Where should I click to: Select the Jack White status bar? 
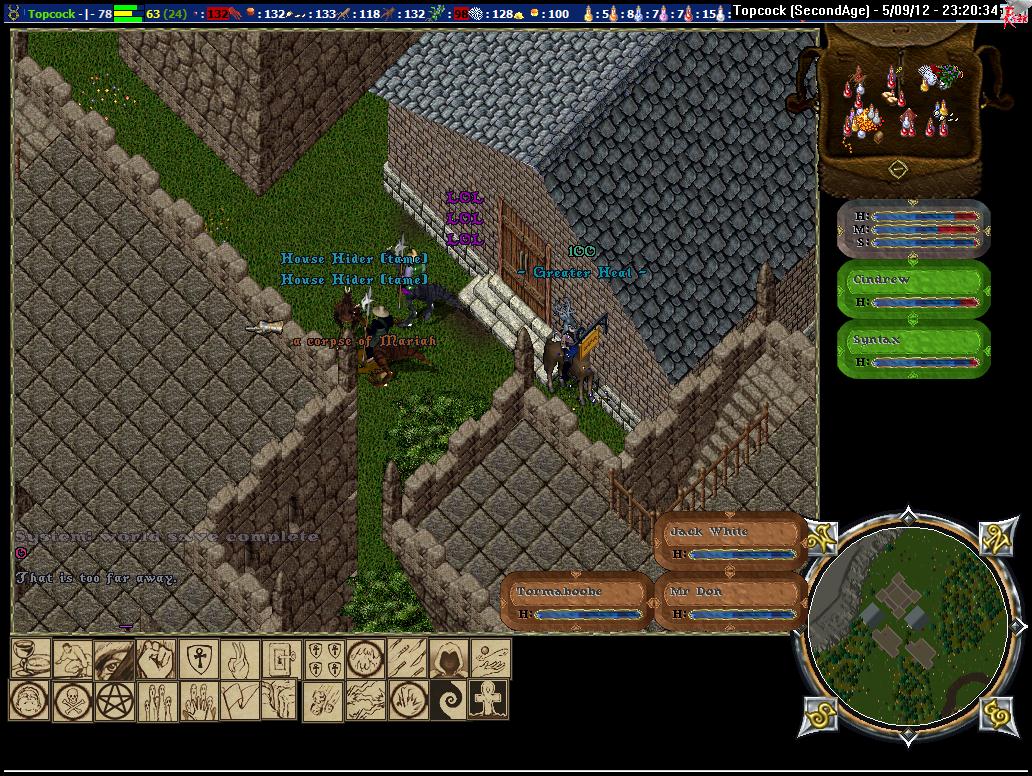point(730,542)
